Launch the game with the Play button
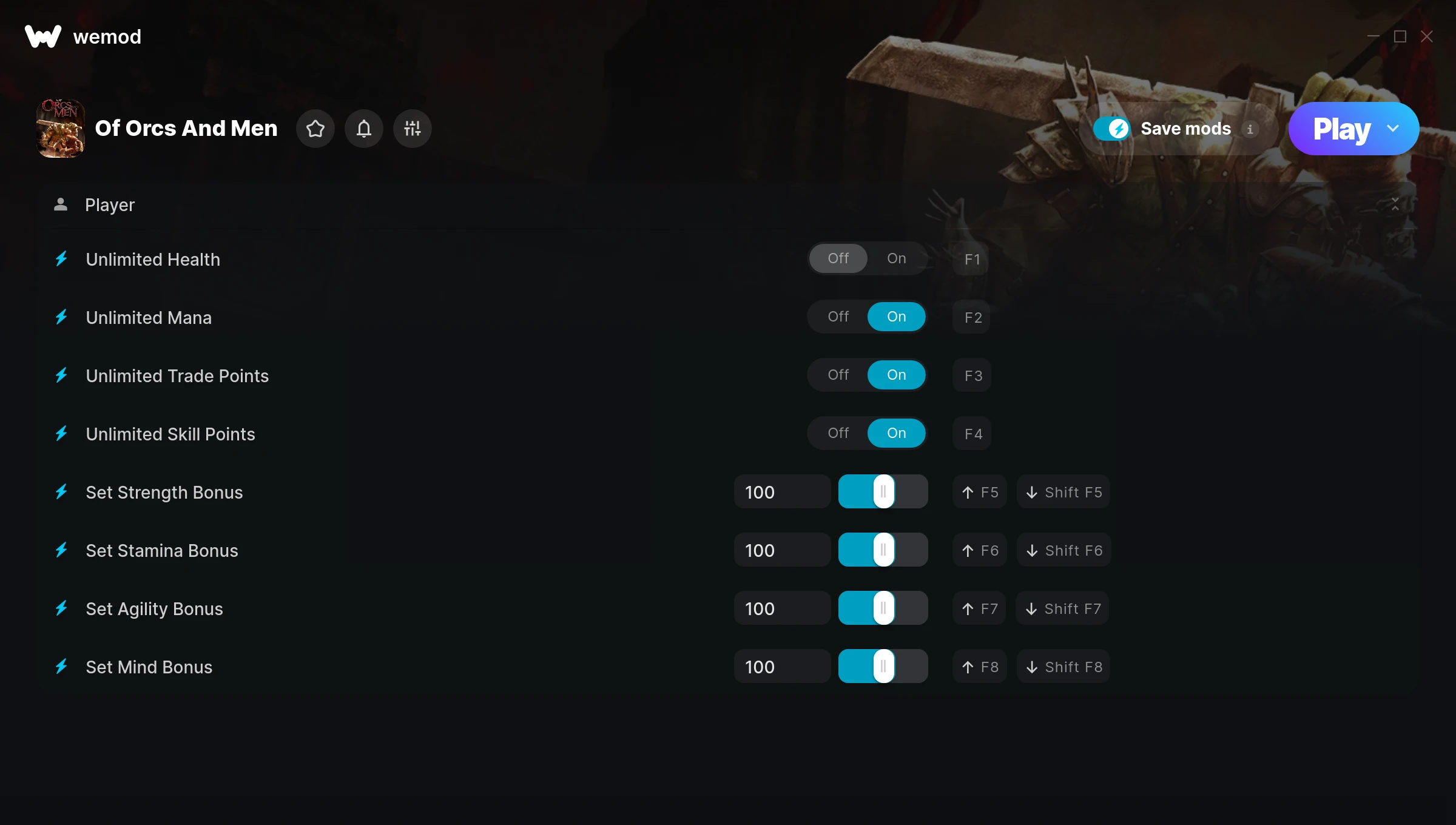The image size is (1456, 825). (1341, 129)
